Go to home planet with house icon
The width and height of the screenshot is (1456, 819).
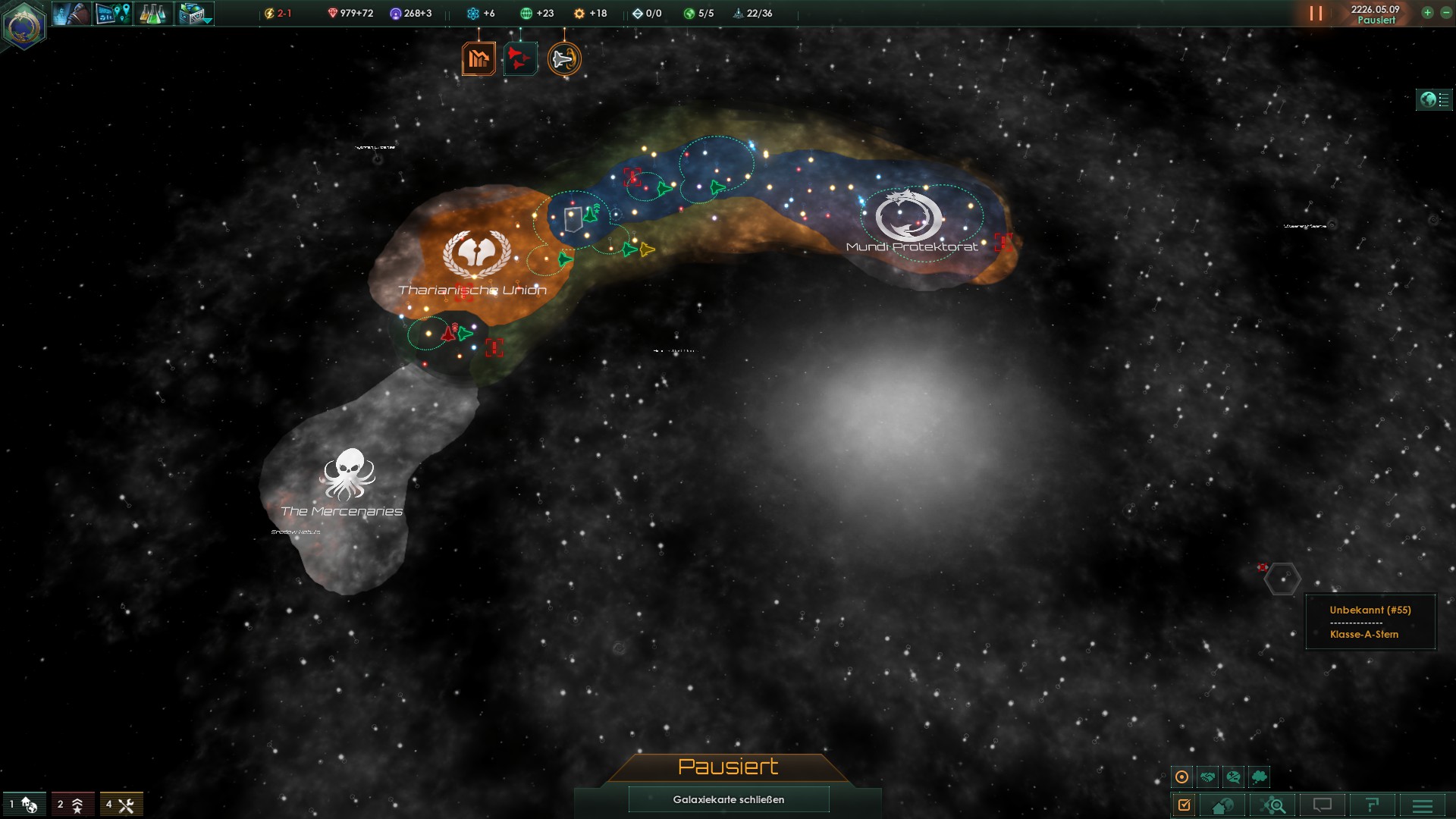[1222, 805]
